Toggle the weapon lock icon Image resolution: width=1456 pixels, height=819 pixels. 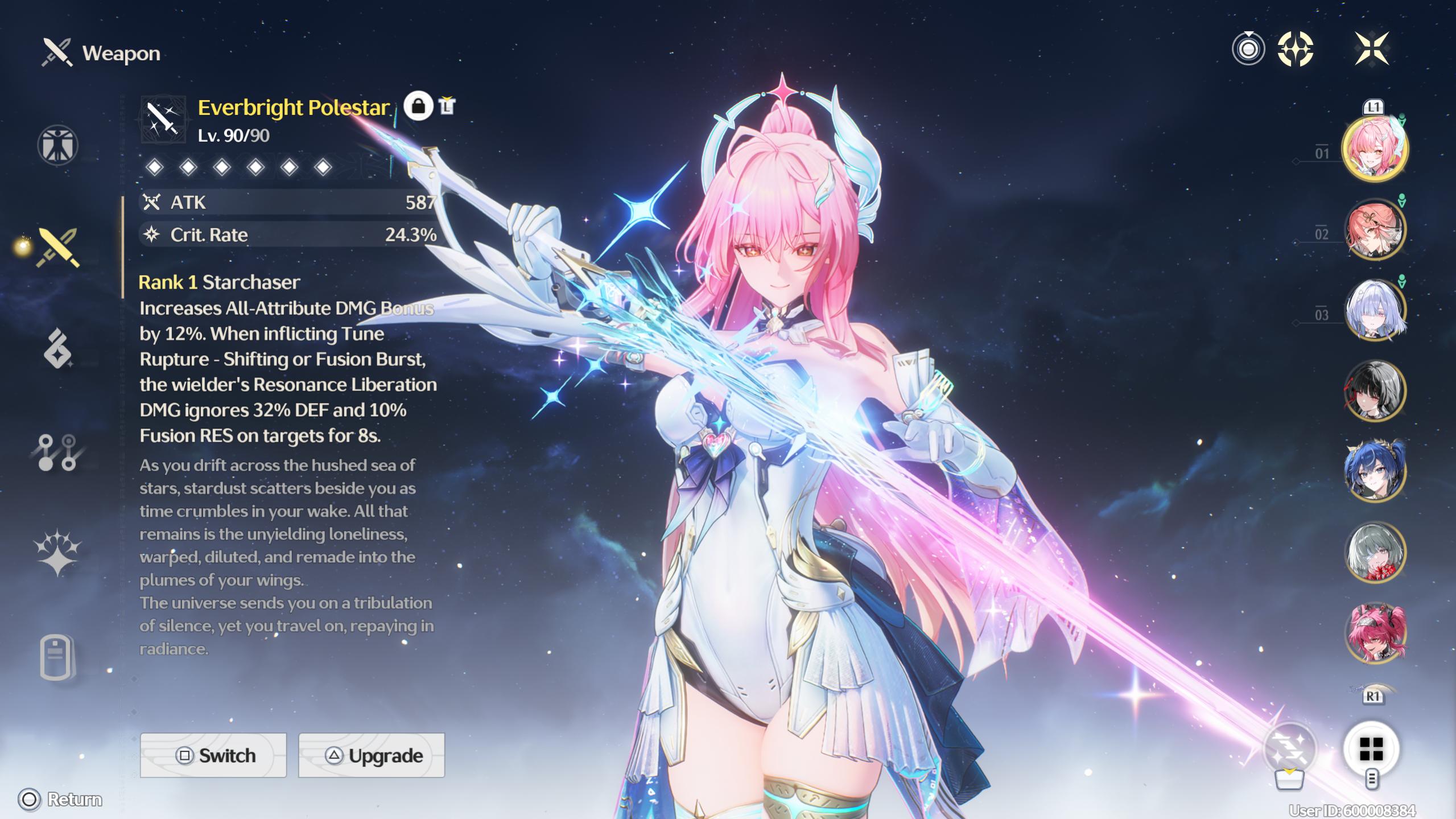418,106
